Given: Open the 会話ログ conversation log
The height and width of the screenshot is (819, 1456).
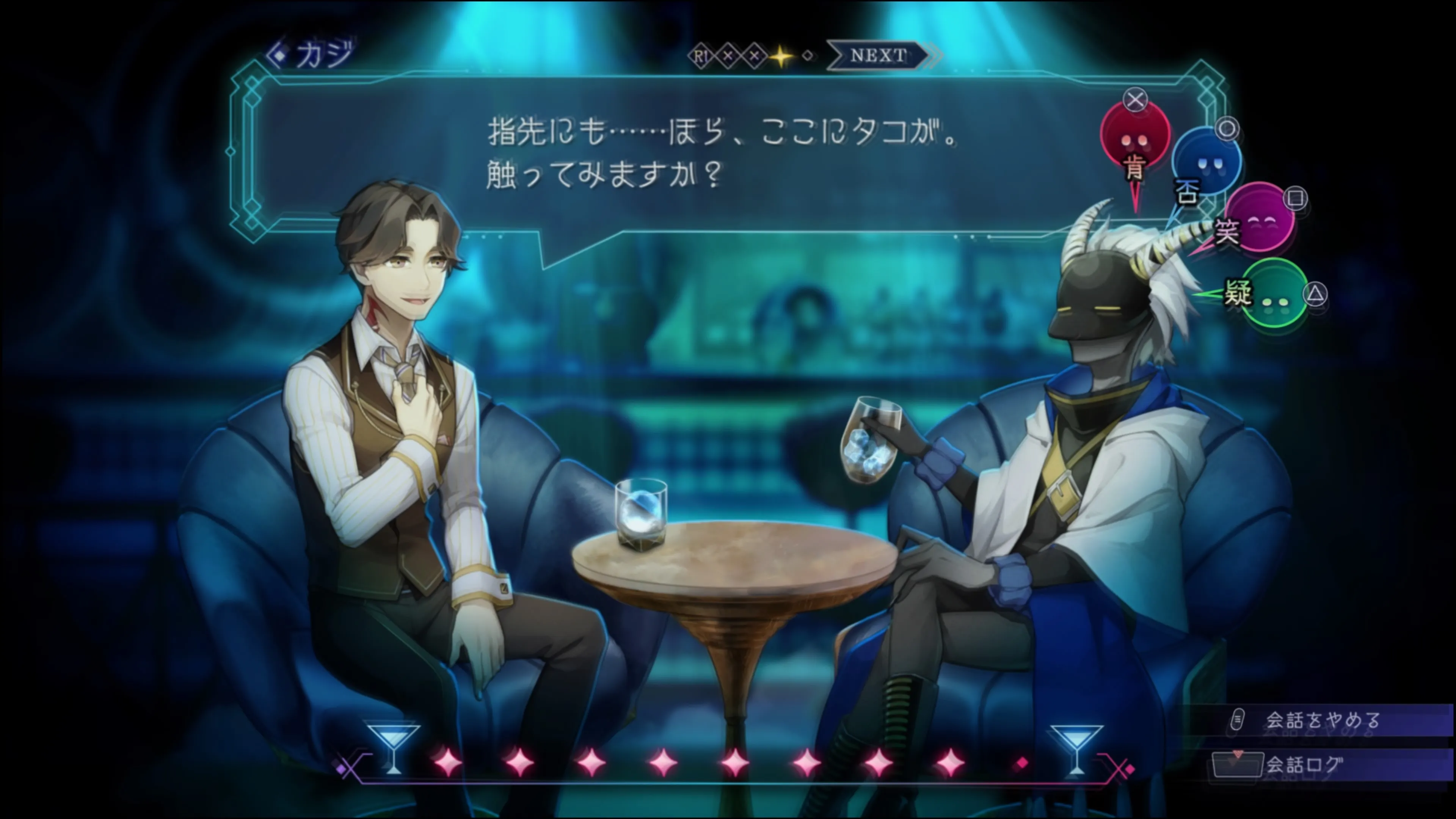Looking at the screenshot, I should [1302, 765].
